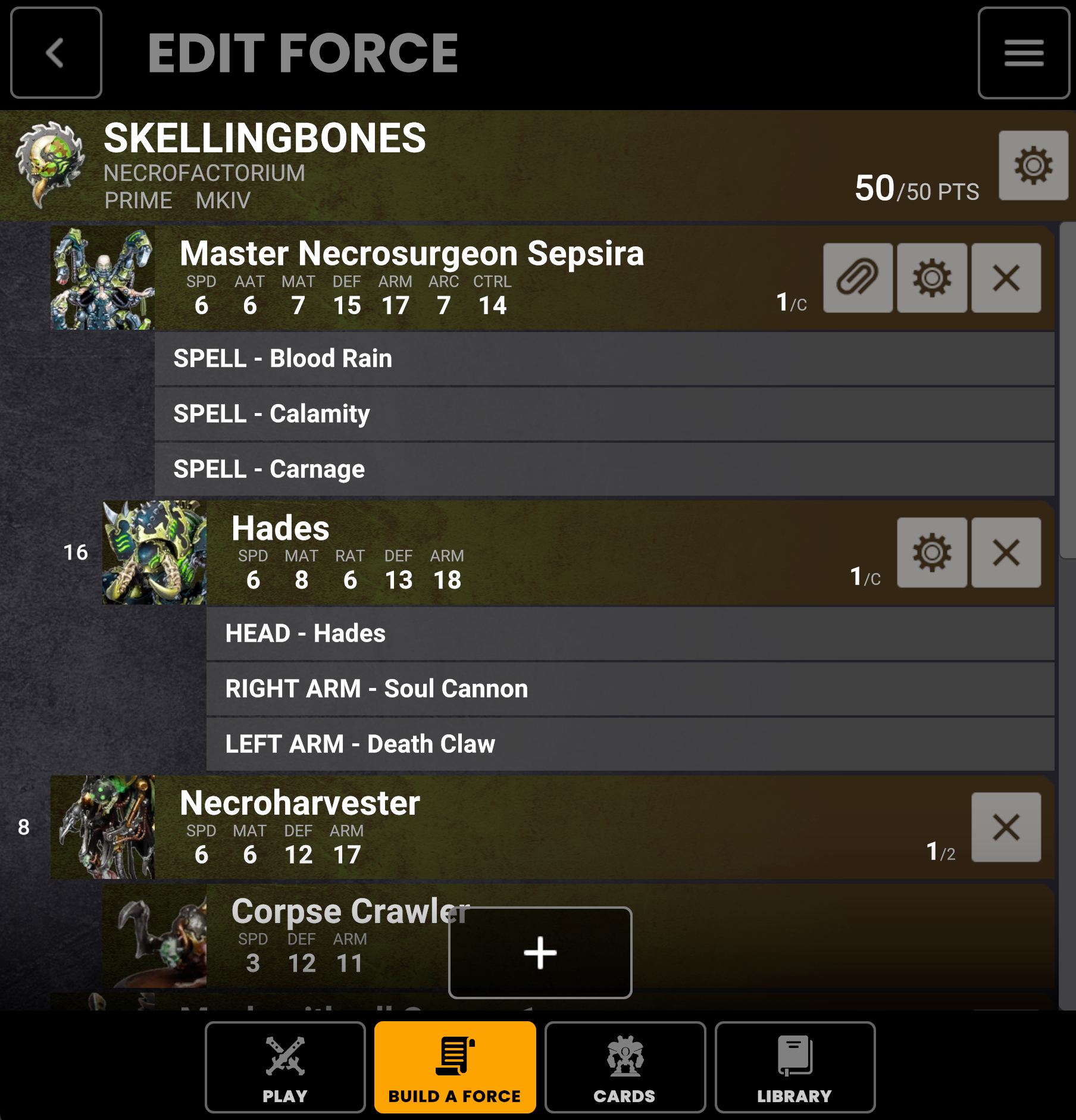1076x1120 pixels.
Task: Remove the Necroharvester unit
Action: (1005, 827)
